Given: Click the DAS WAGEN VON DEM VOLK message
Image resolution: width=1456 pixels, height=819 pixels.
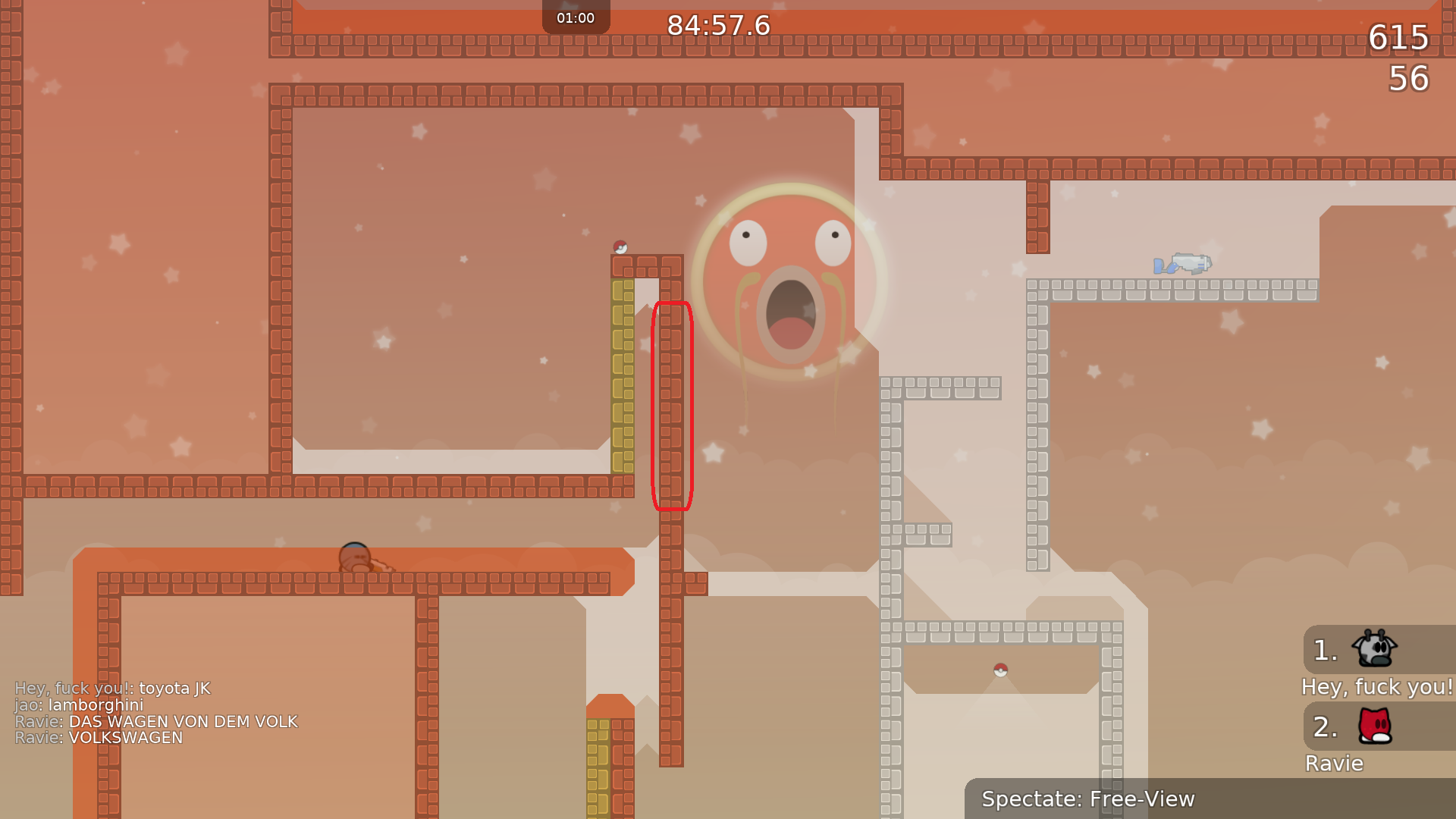Looking at the screenshot, I should tap(155, 721).
